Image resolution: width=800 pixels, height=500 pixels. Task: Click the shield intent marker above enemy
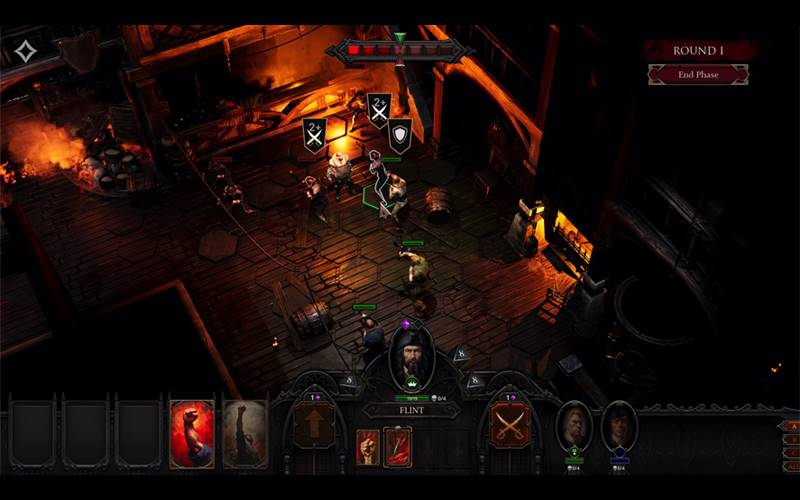click(400, 134)
